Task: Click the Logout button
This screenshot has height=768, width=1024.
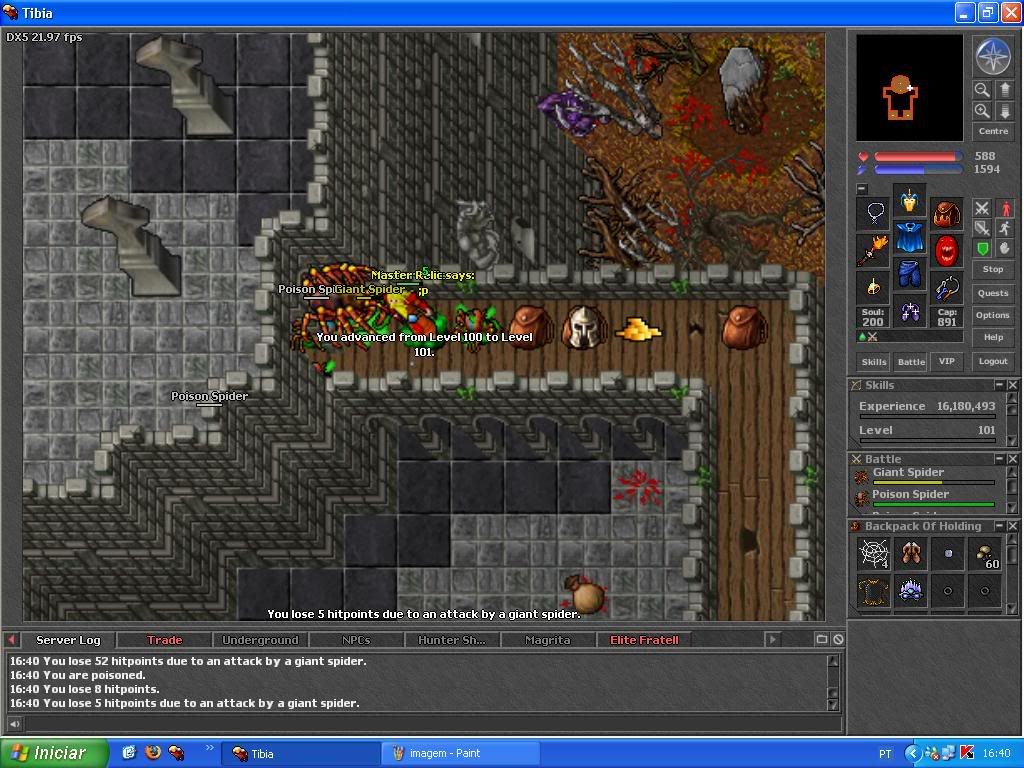Action: coord(992,361)
